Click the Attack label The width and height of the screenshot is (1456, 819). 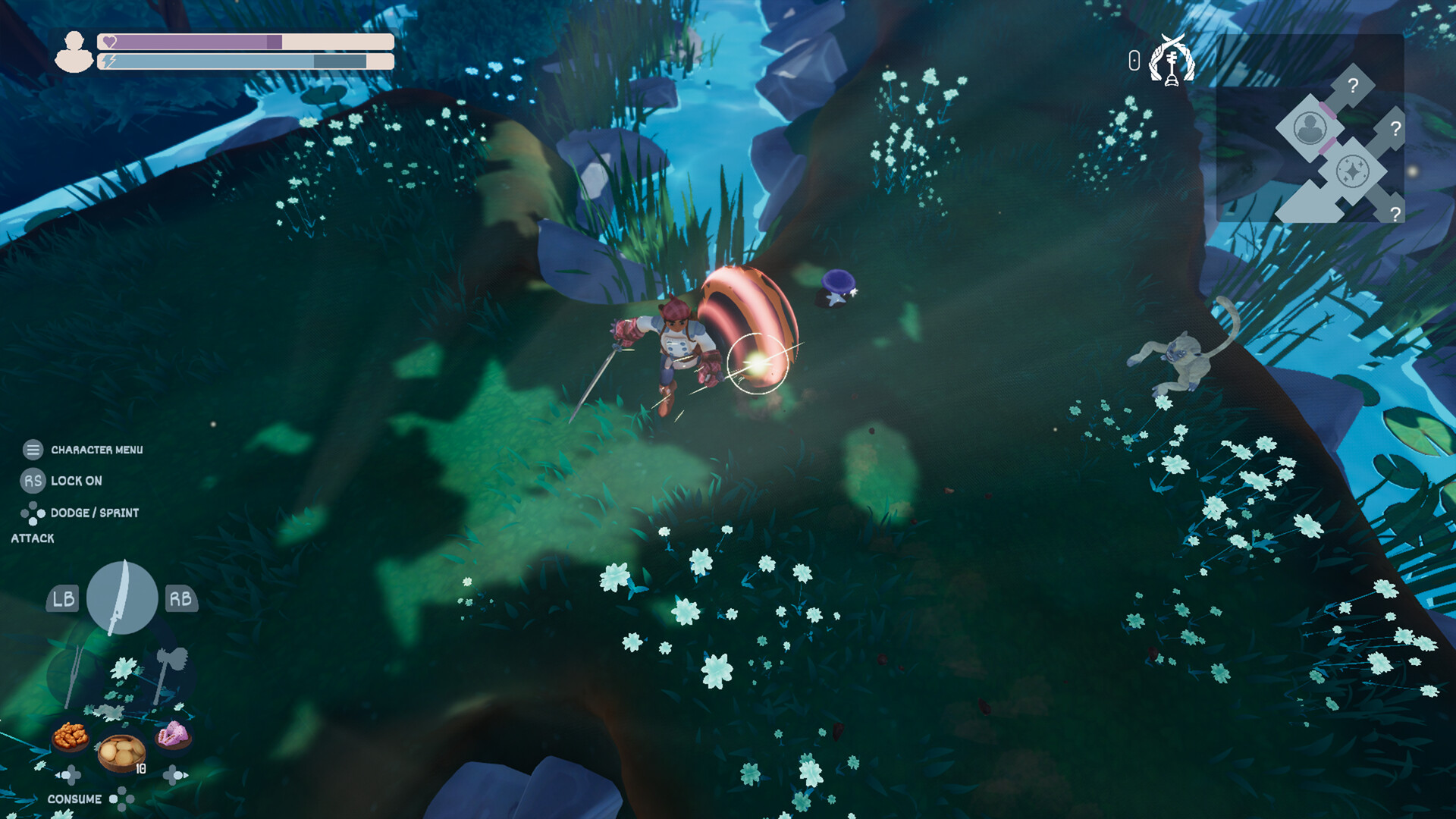32,538
